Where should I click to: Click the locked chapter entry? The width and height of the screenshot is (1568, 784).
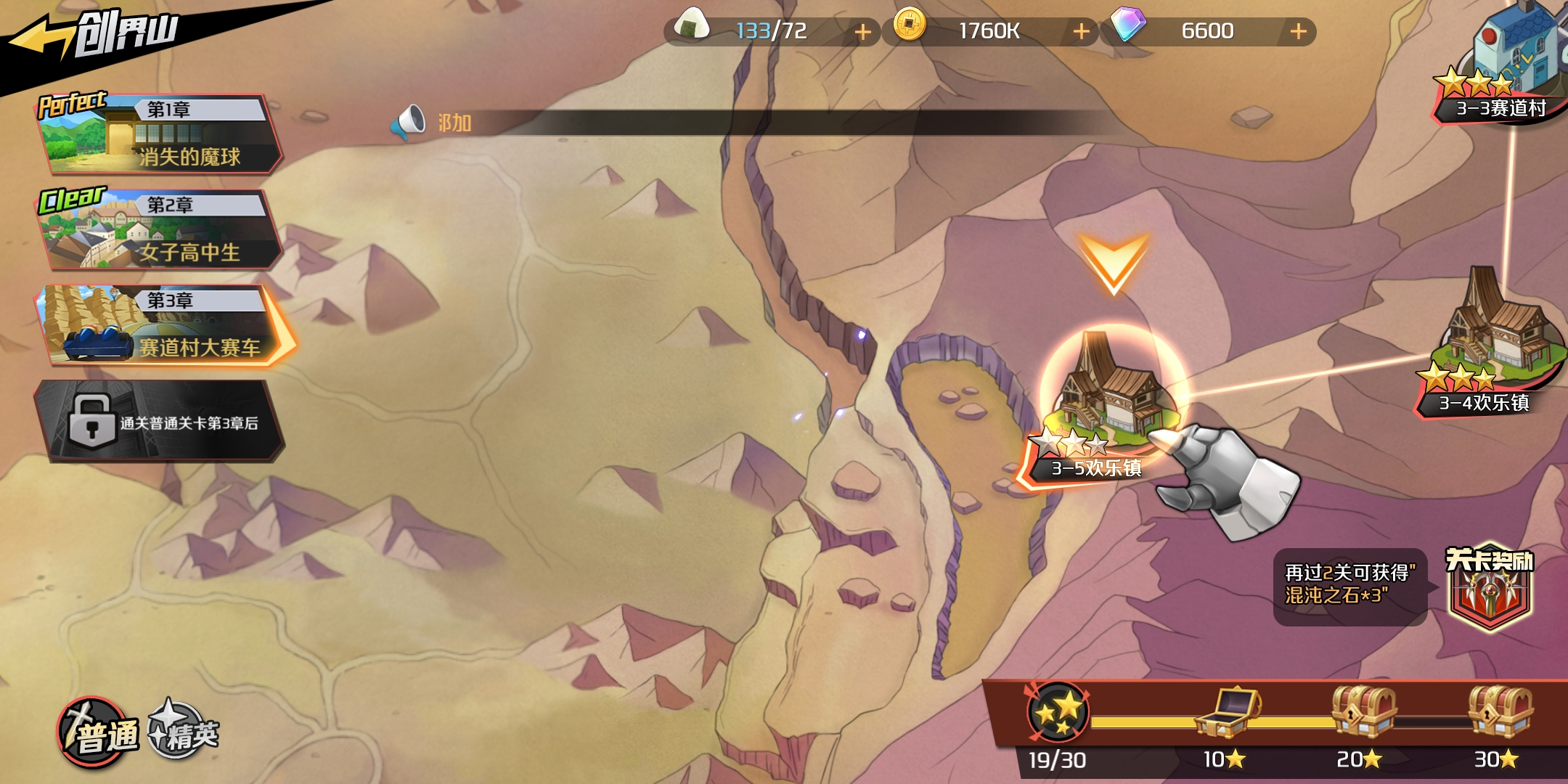click(x=160, y=421)
